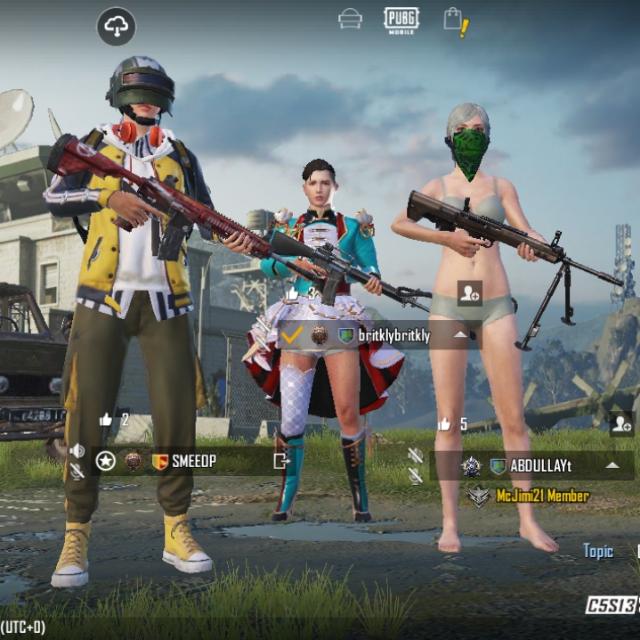Viewport: 640px width, 640px height.
Task: Toggle the speaker icon beside SMEEOP
Action: pyautogui.click(x=77, y=451)
